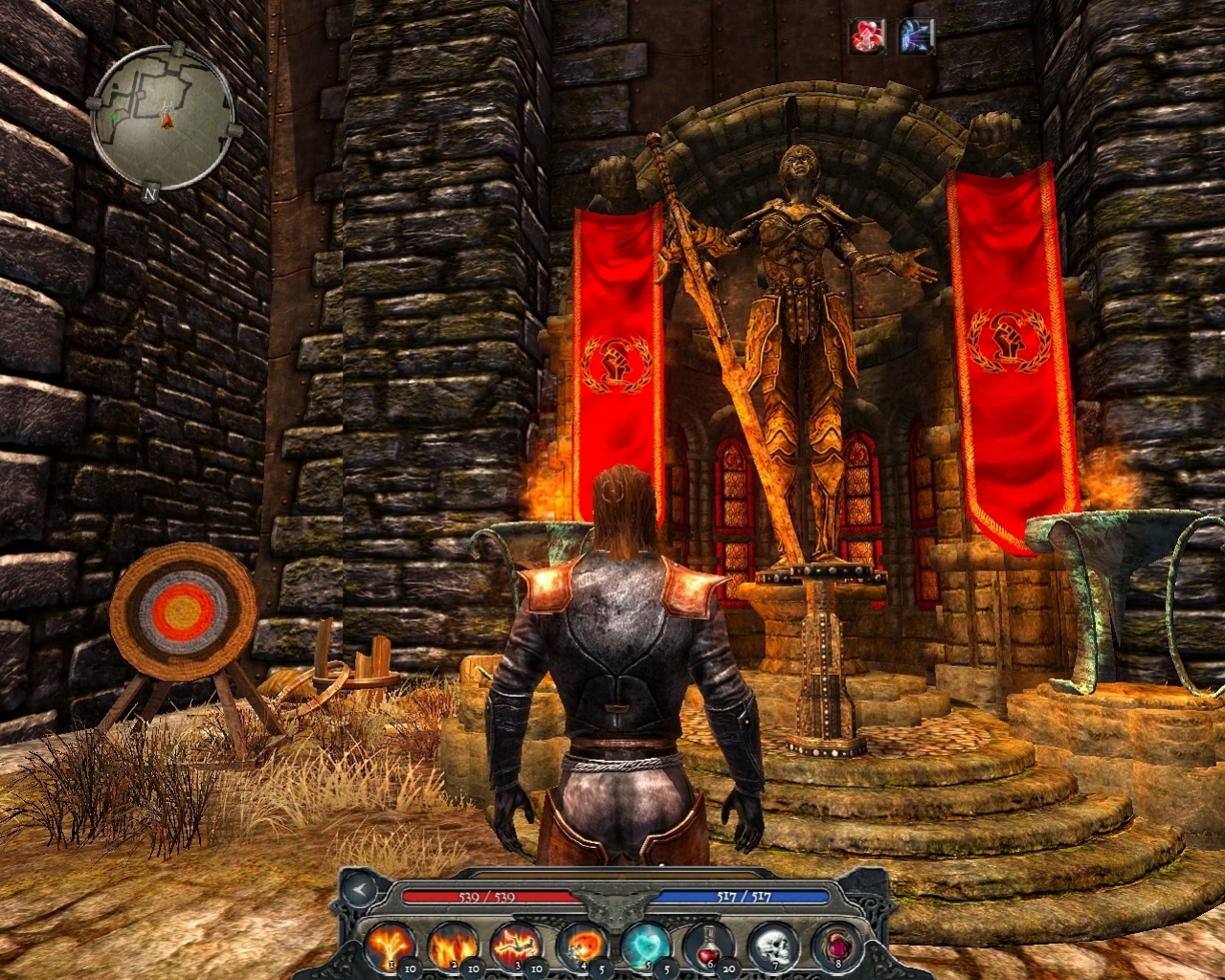Cast the wall of flames skill in slot 2
The width and height of the screenshot is (1225, 980).
coord(453,946)
